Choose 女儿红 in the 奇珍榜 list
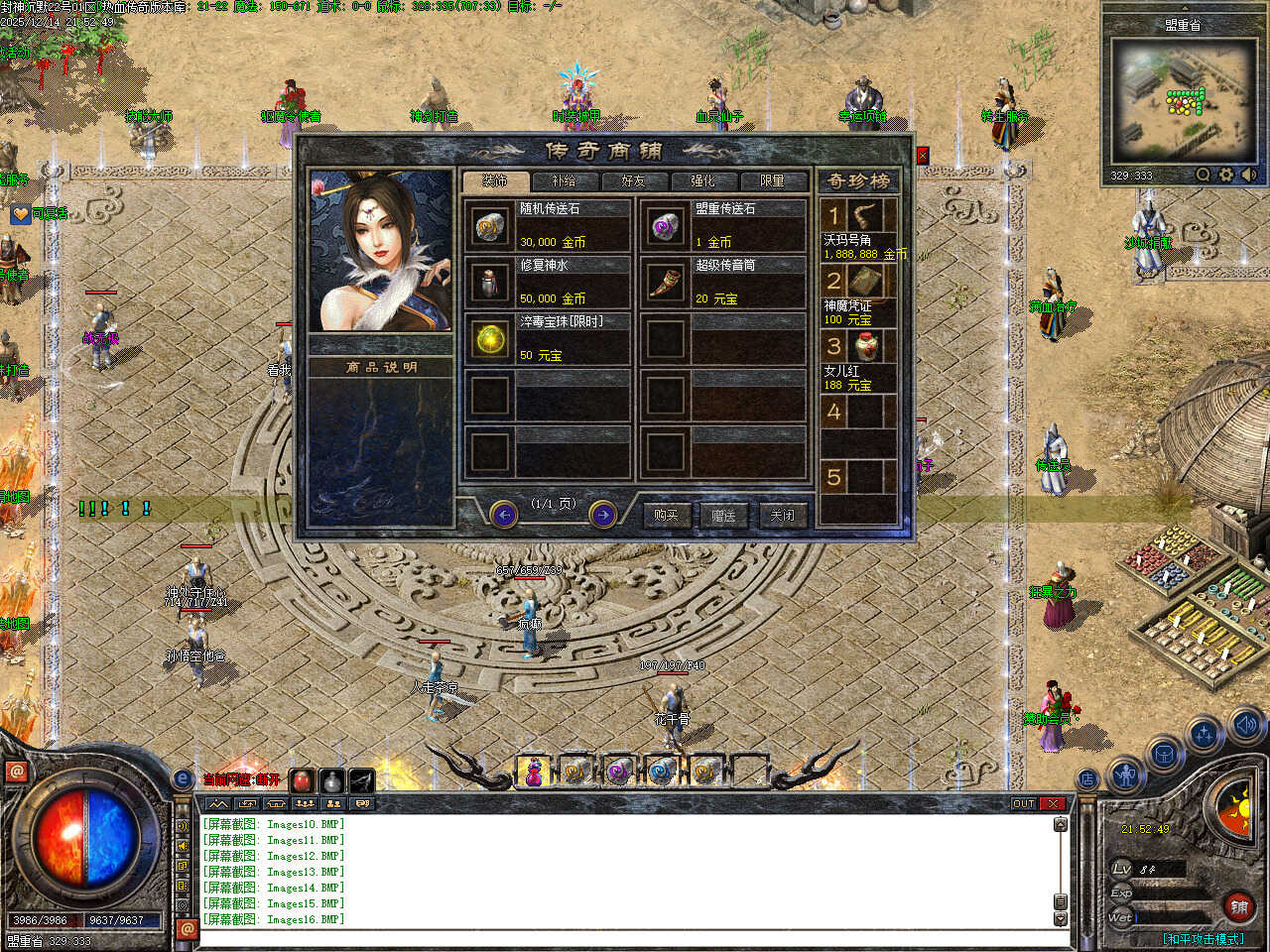This screenshot has height=952, width=1270. [865, 347]
